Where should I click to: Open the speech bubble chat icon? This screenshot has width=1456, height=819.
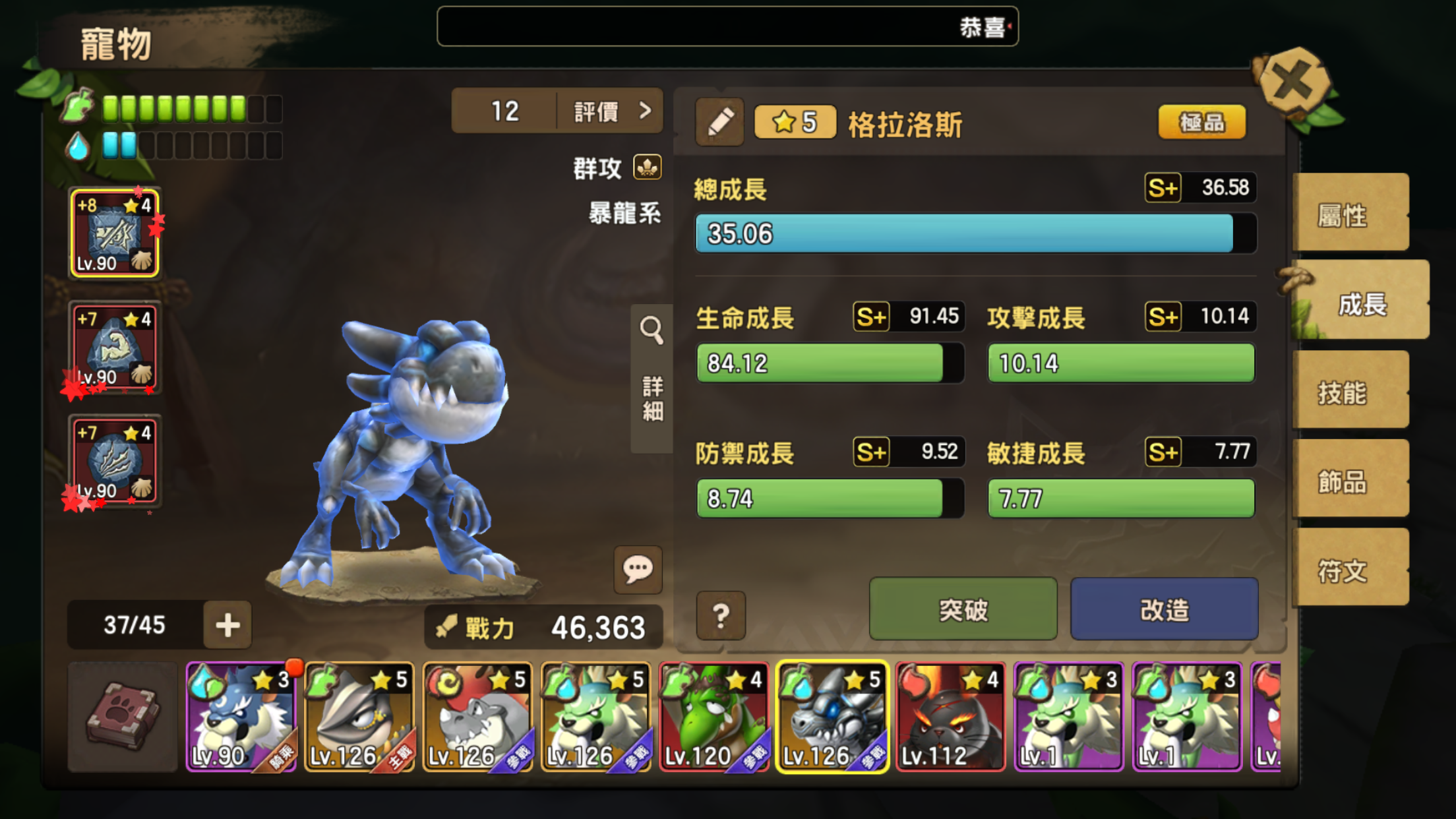(x=638, y=569)
